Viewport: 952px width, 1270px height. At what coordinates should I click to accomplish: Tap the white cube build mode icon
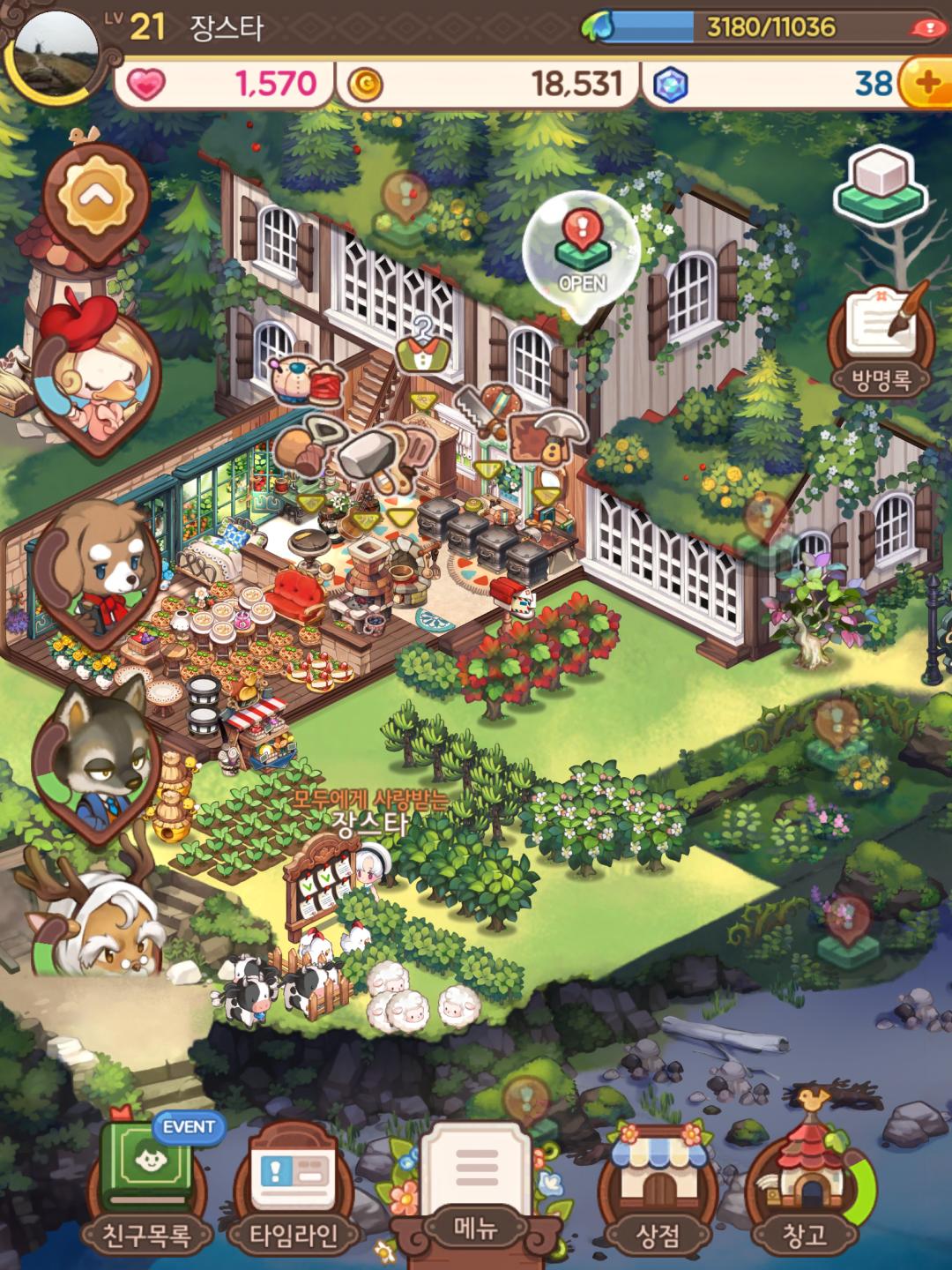[882, 186]
